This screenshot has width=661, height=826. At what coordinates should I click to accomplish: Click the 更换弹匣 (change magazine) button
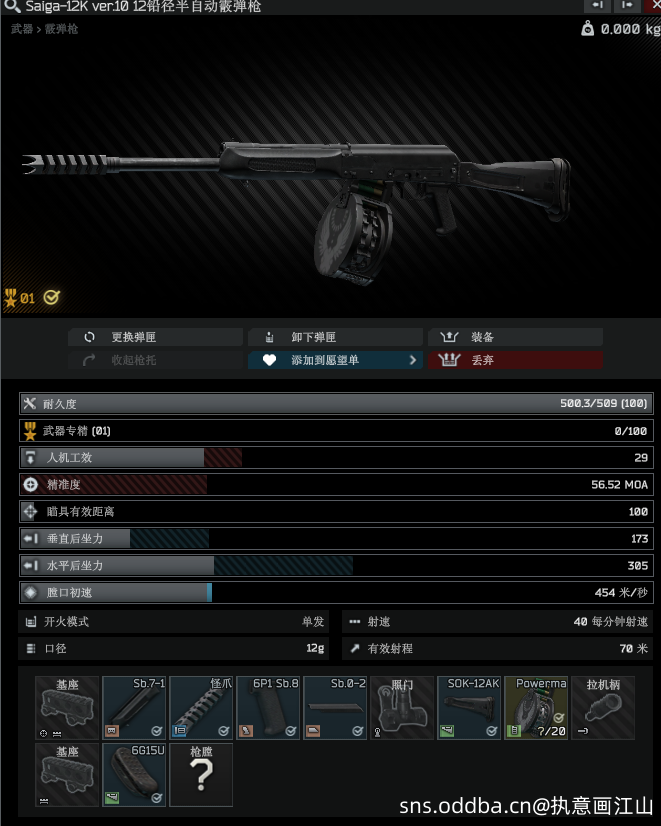(155, 337)
